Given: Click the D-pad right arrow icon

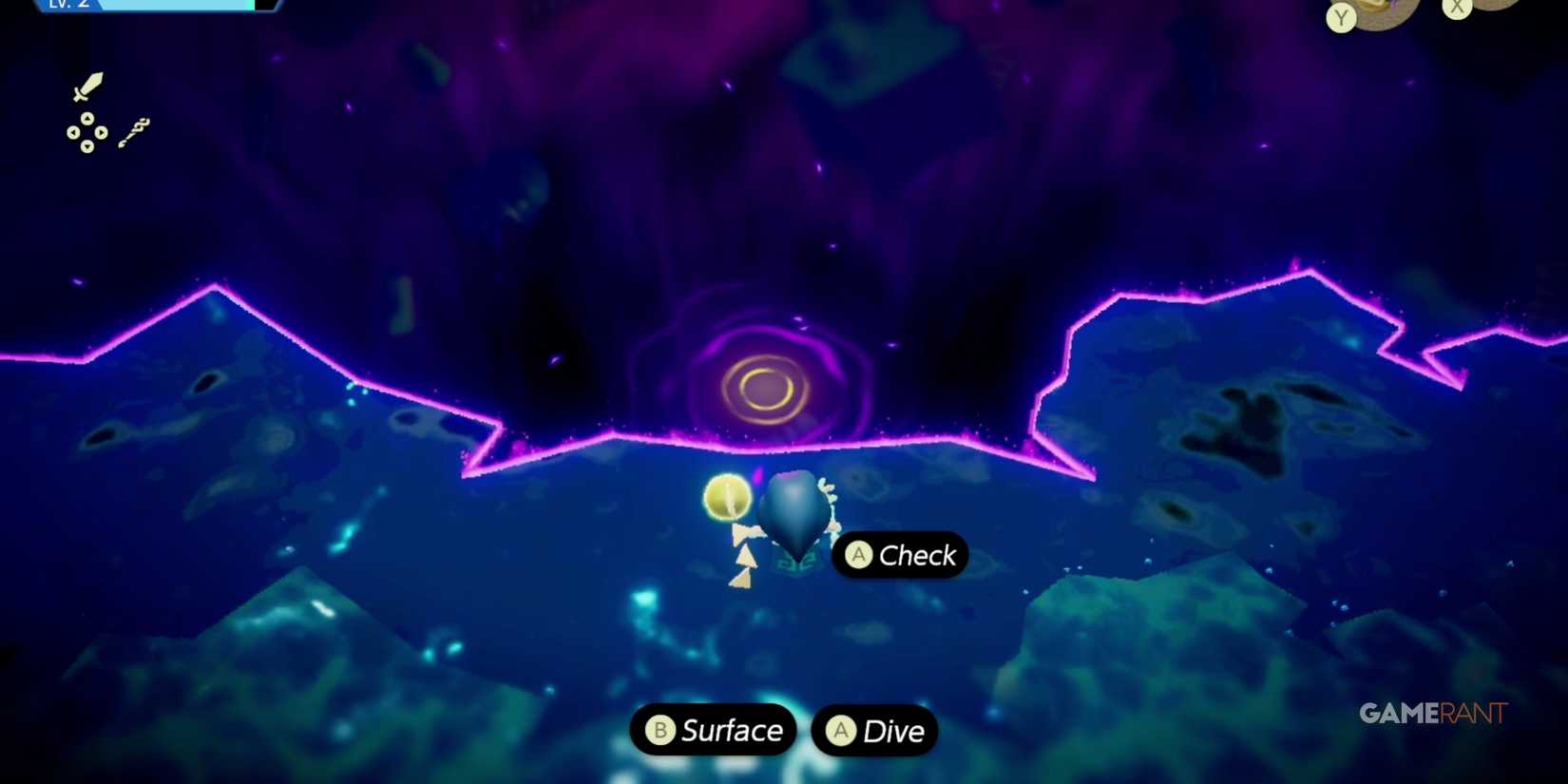Looking at the screenshot, I should [102, 132].
